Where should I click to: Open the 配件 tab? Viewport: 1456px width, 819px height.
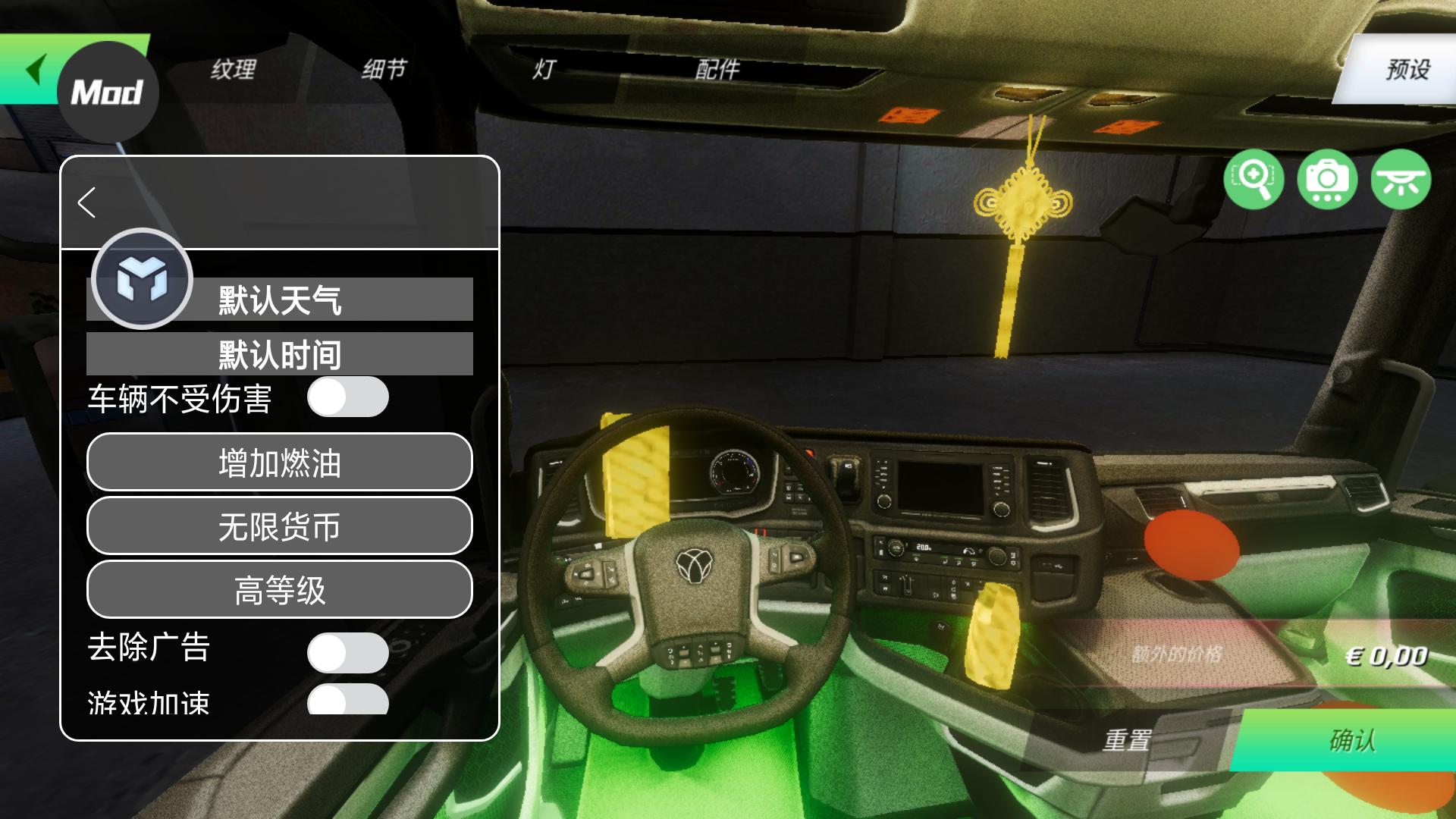(717, 70)
